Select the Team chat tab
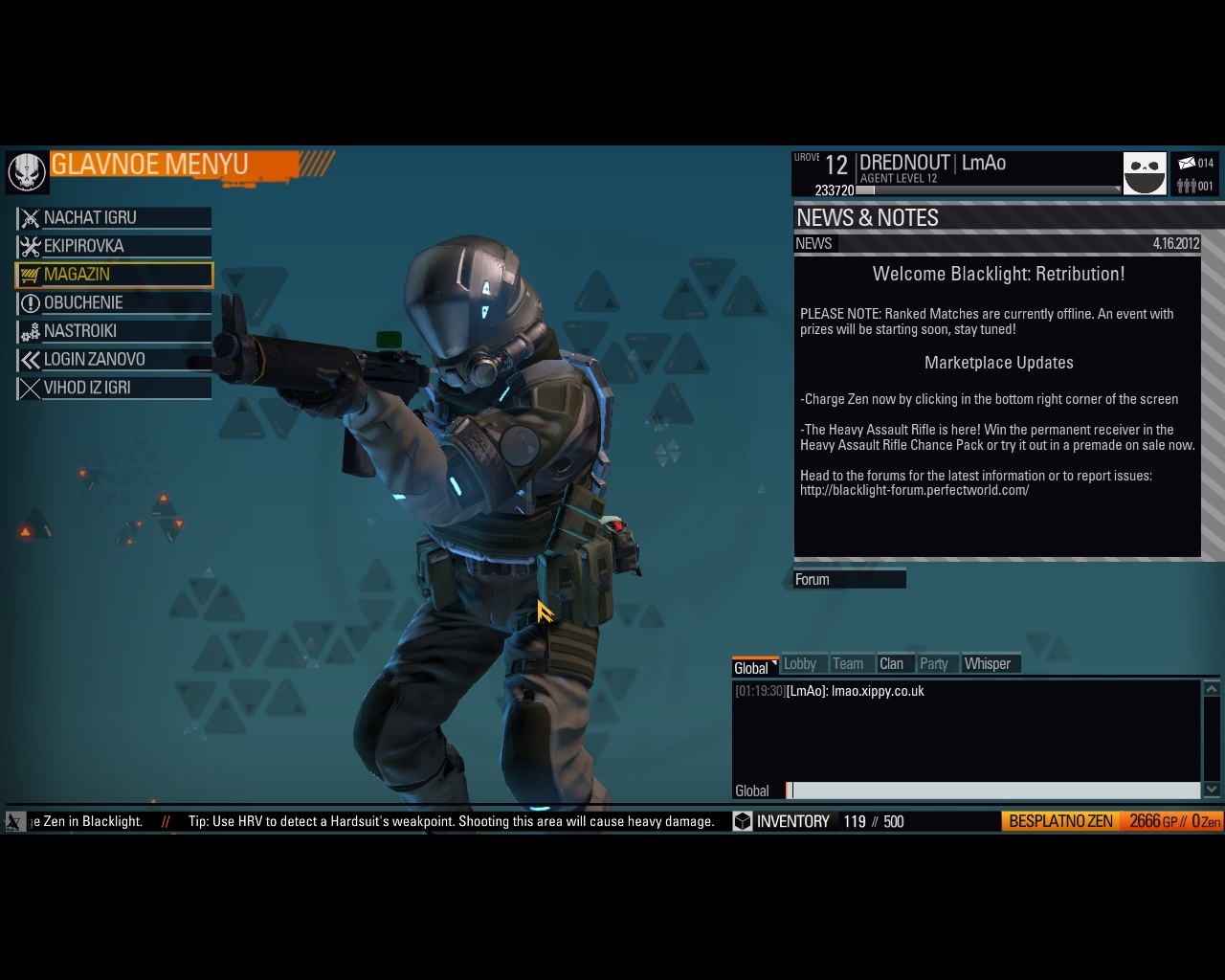 point(848,664)
